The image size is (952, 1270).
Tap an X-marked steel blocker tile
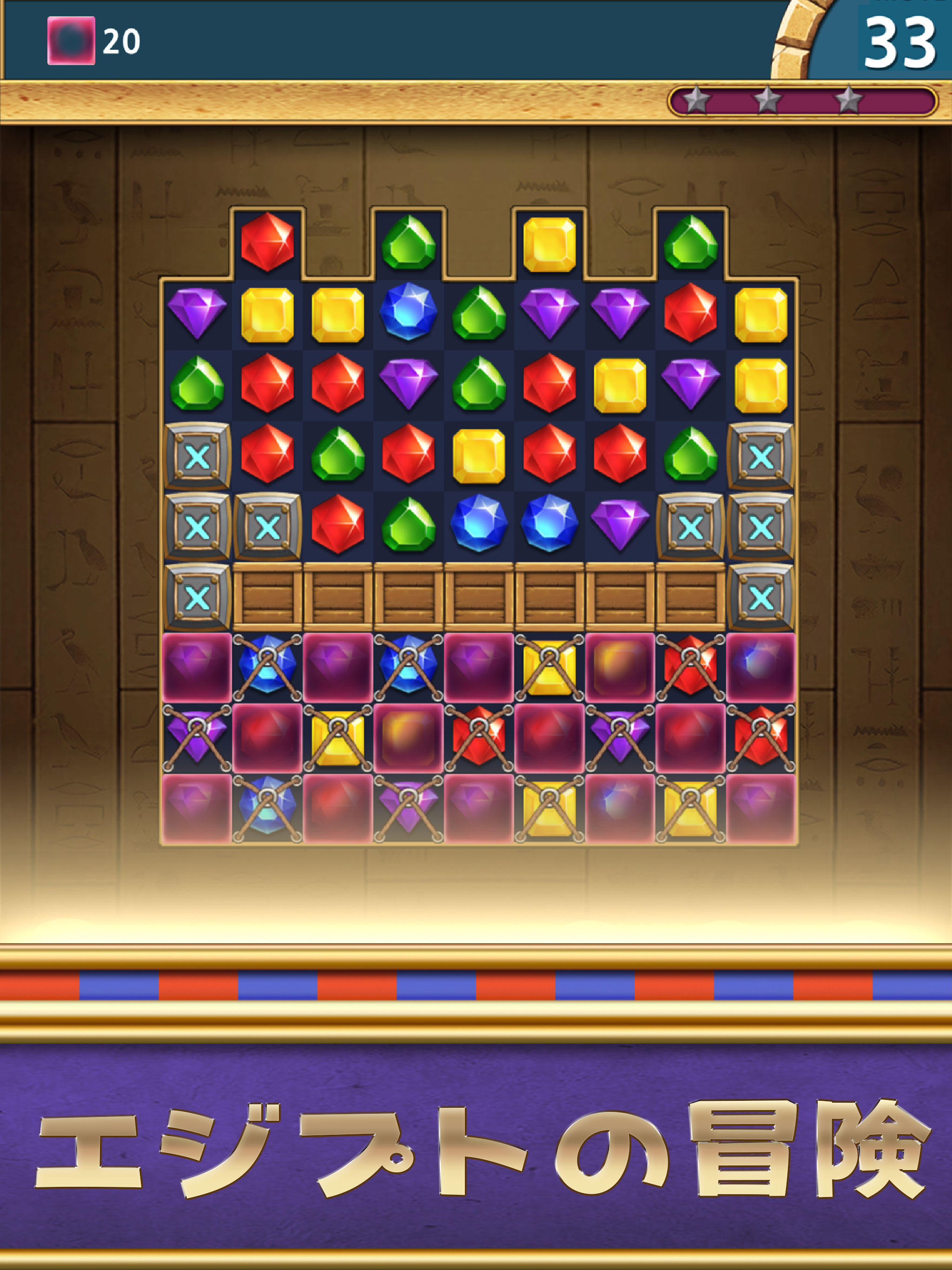pos(198,456)
